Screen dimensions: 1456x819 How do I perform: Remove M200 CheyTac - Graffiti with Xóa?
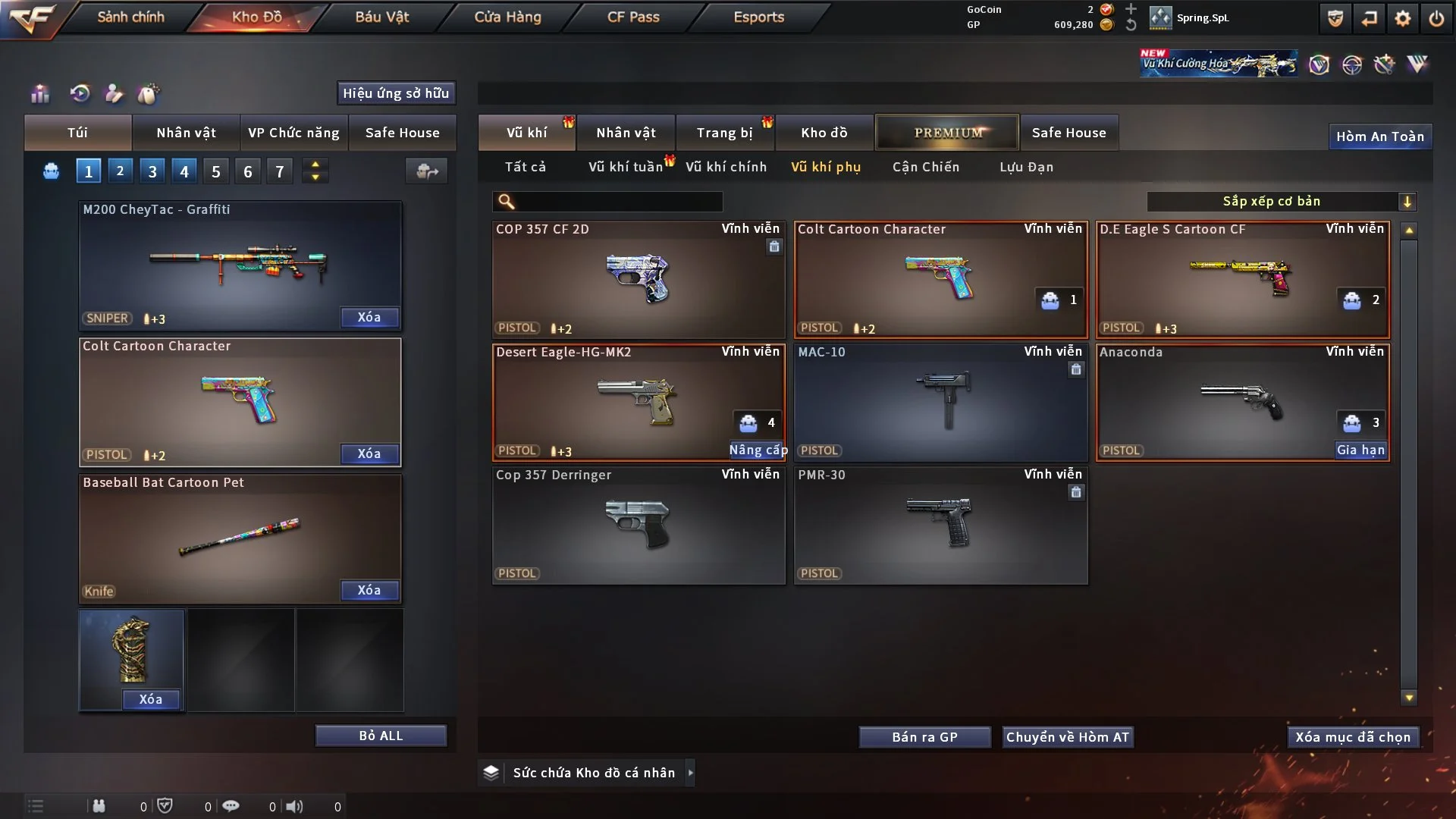tap(369, 318)
